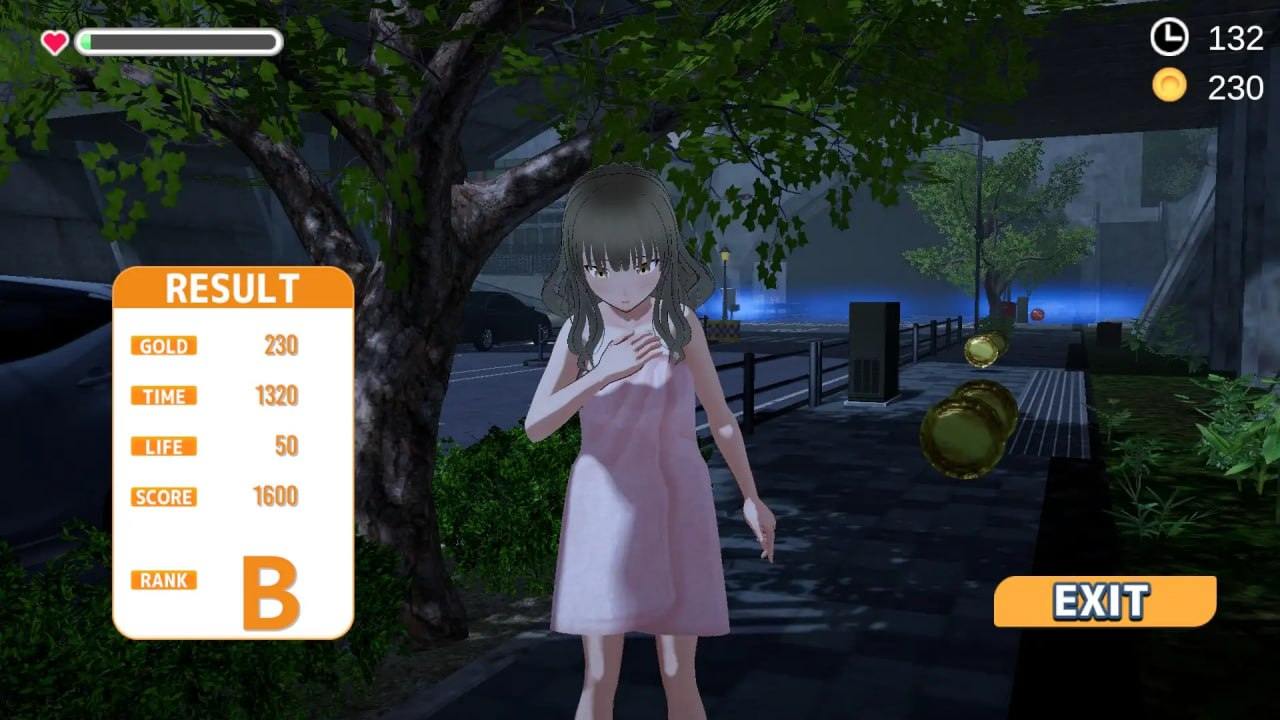
Task: Click the GOLD label in the result panel
Action: tap(162, 346)
